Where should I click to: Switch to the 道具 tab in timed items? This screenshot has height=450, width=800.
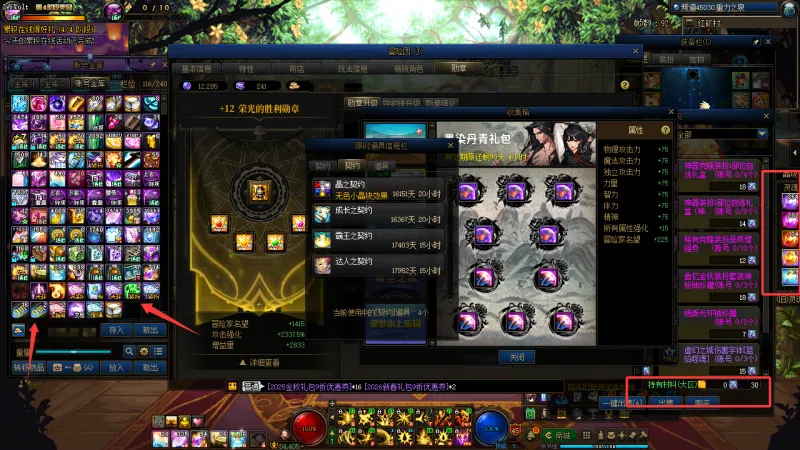pos(383,166)
